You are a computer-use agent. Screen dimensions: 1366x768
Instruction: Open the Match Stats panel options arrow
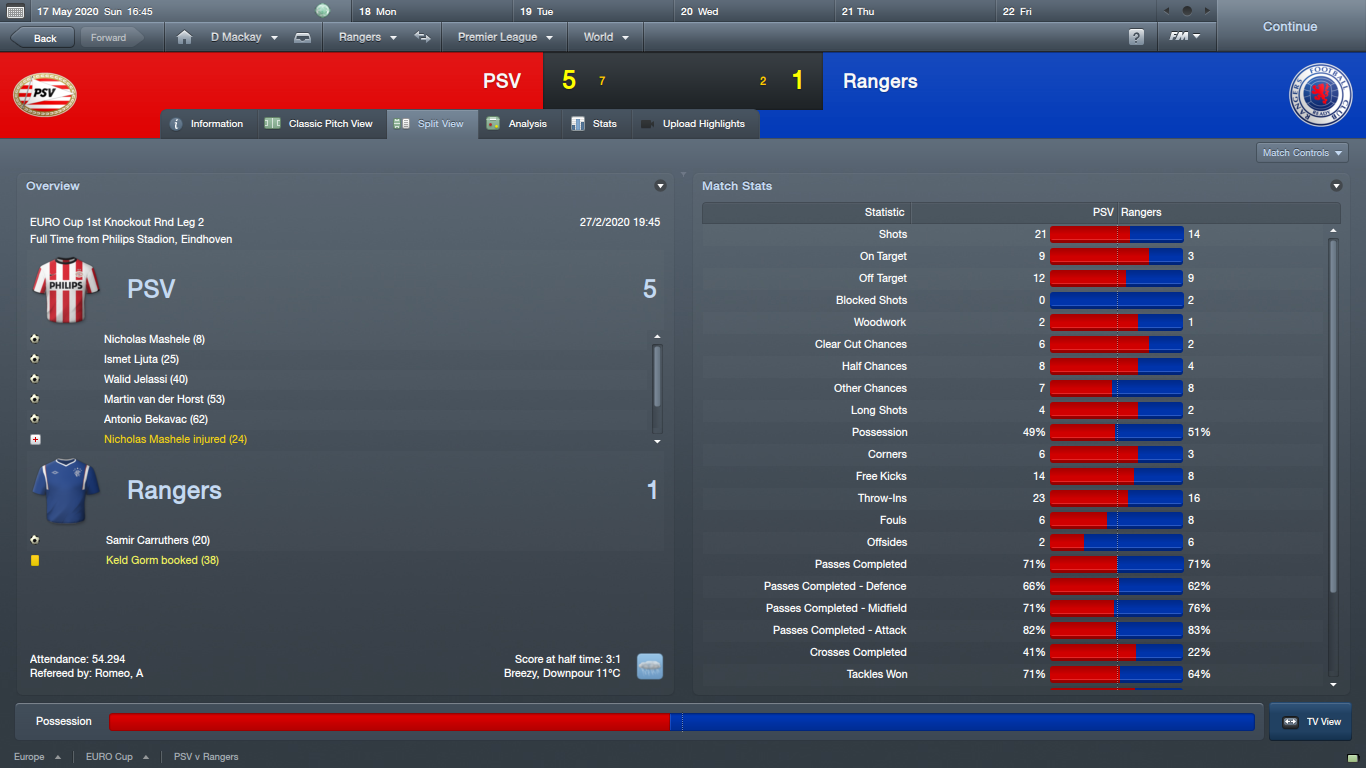[1336, 186]
